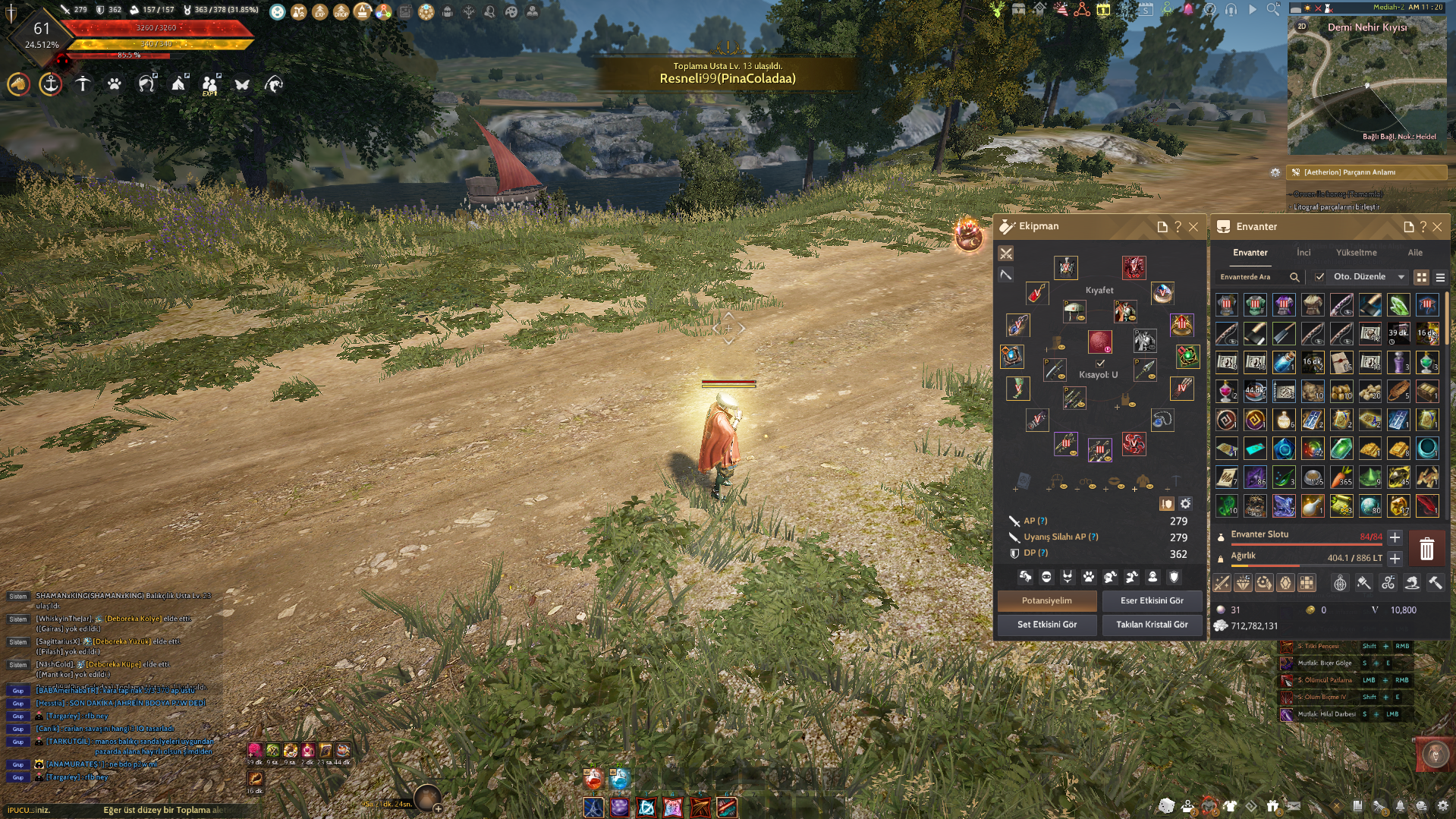Viewport: 1456px width, 819px height.
Task: Open the Yükseltme tab
Action: (x=1356, y=253)
